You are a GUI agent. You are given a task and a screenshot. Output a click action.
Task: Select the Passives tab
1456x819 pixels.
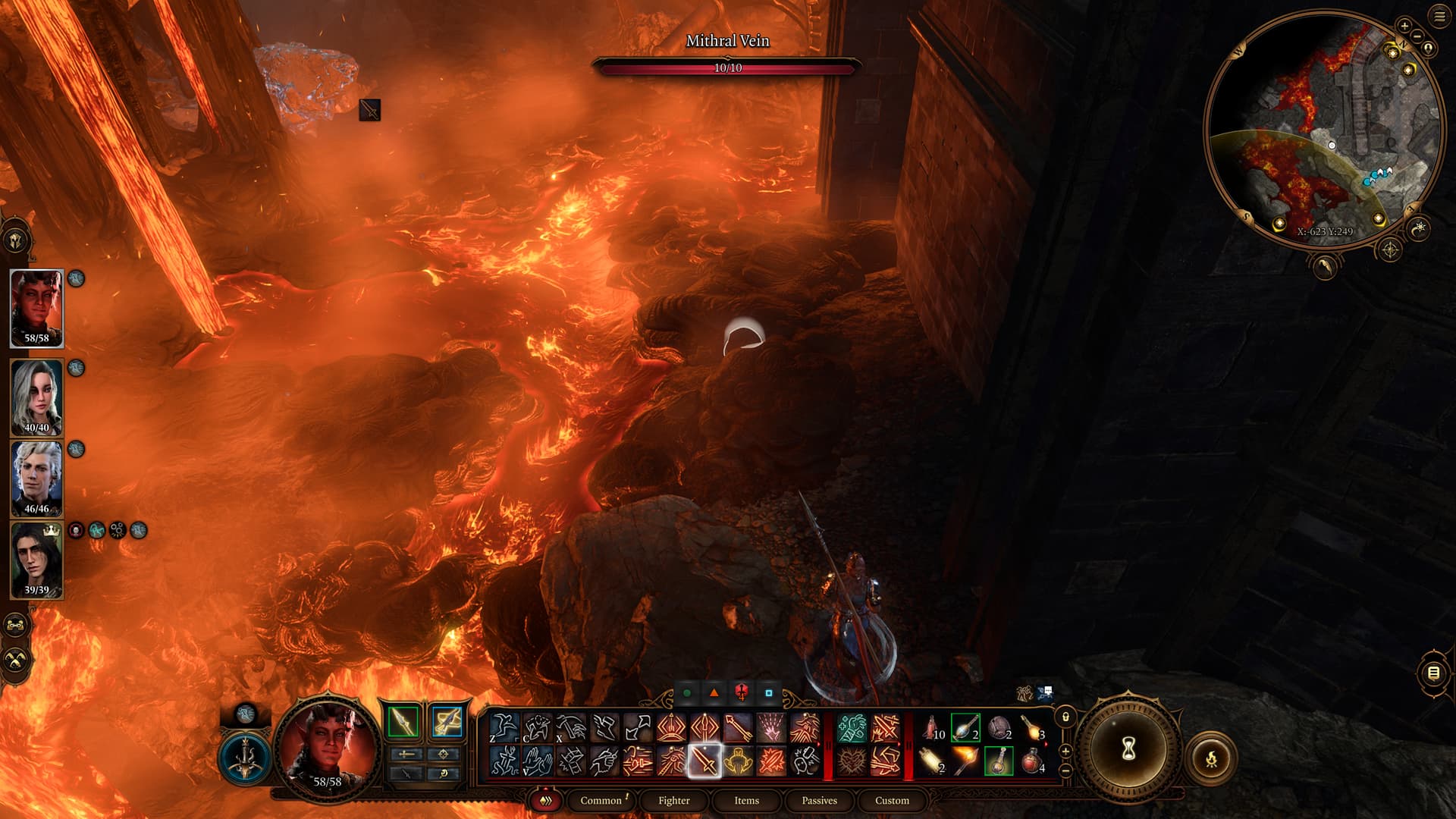(x=819, y=800)
